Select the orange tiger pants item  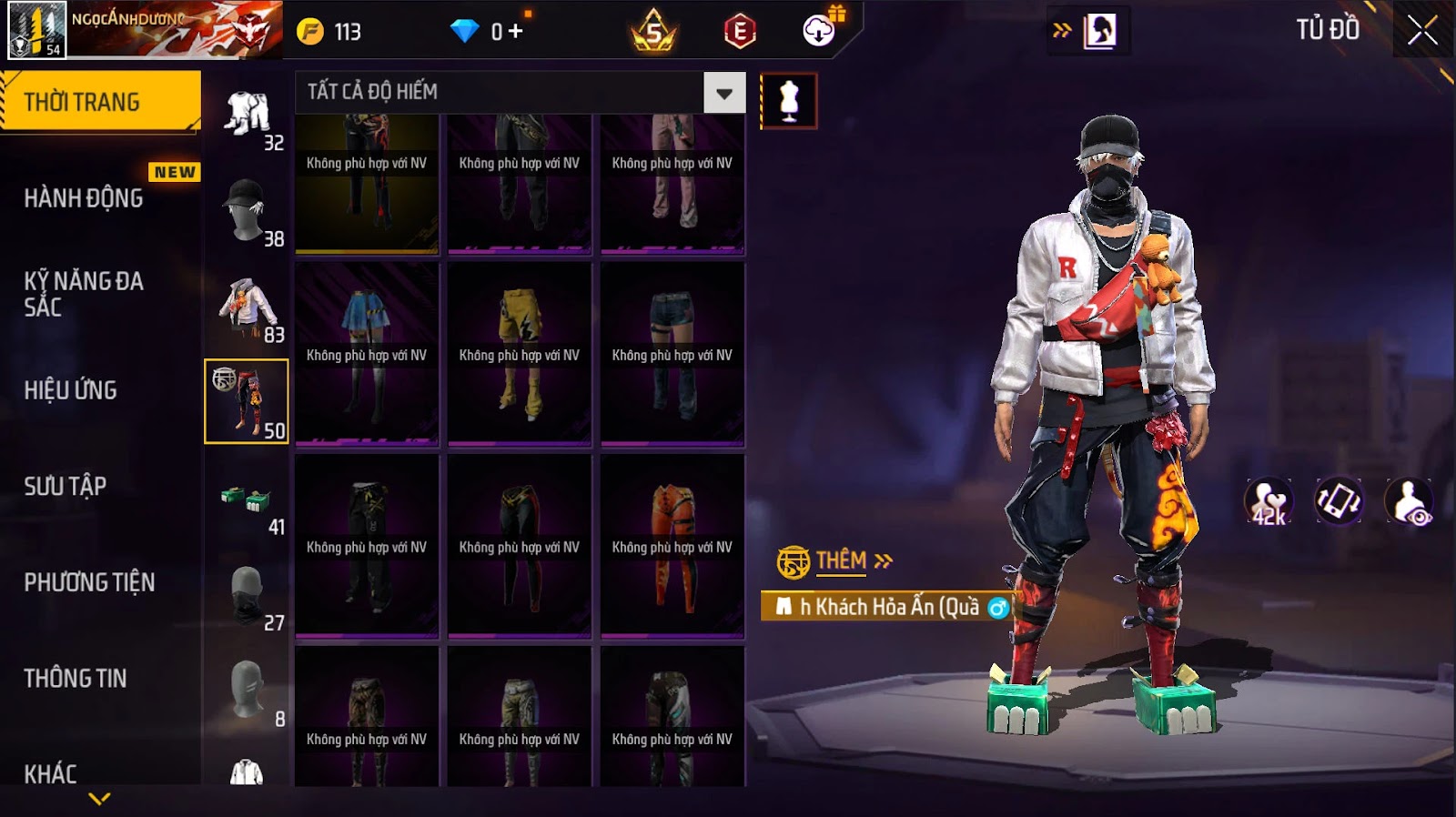[x=672, y=547]
